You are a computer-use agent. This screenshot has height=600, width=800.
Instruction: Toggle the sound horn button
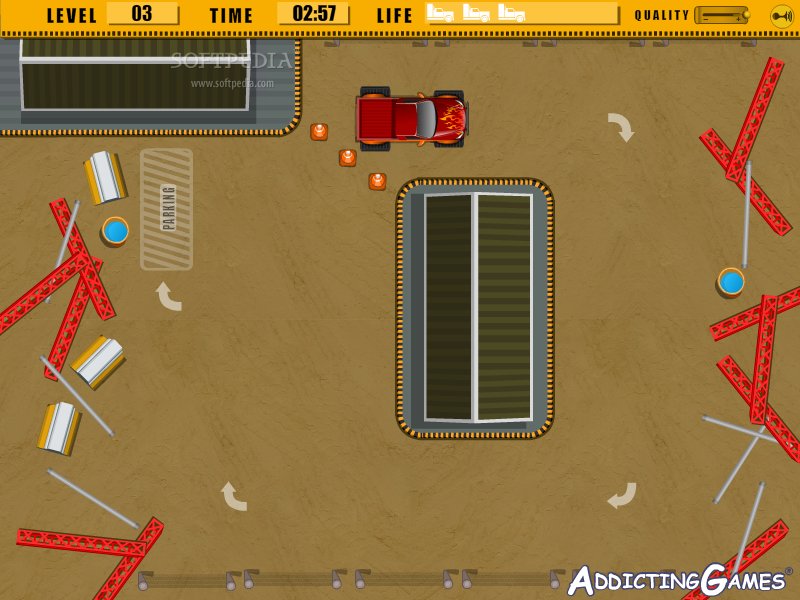(x=781, y=15)
